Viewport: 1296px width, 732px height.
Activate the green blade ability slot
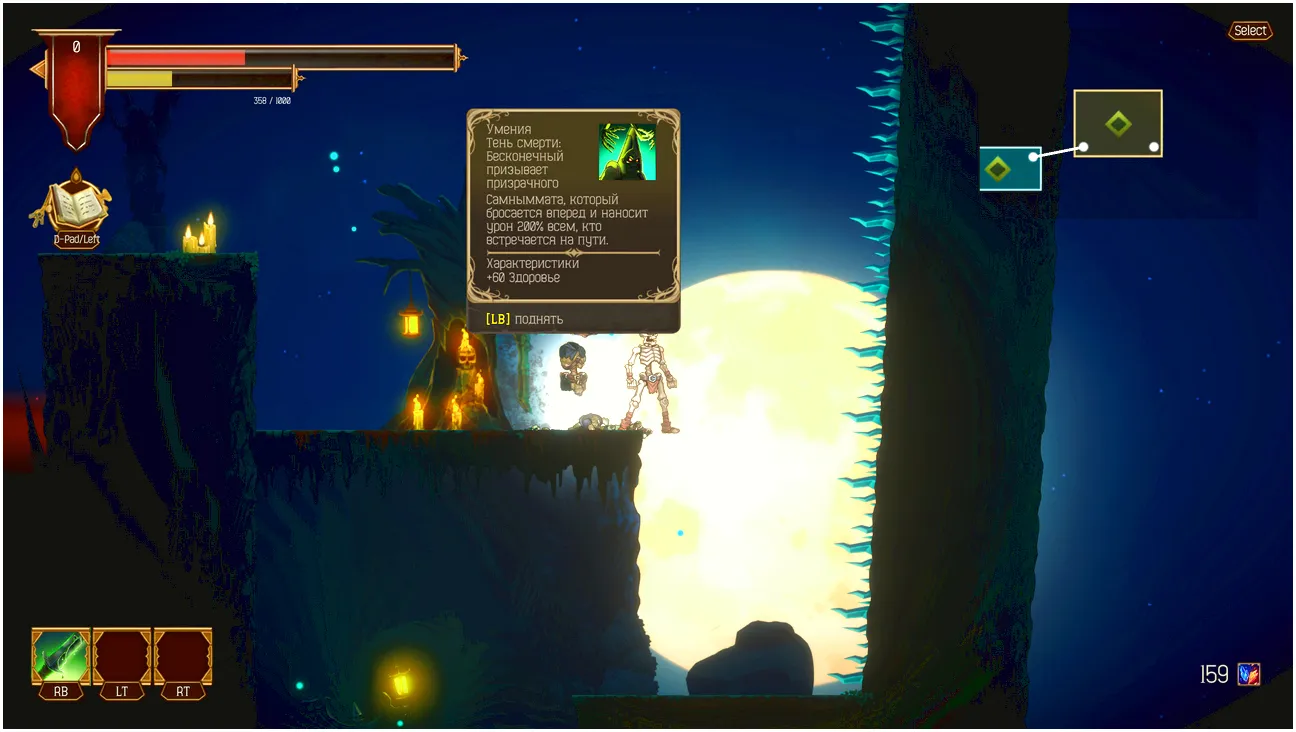pos(61,656)
